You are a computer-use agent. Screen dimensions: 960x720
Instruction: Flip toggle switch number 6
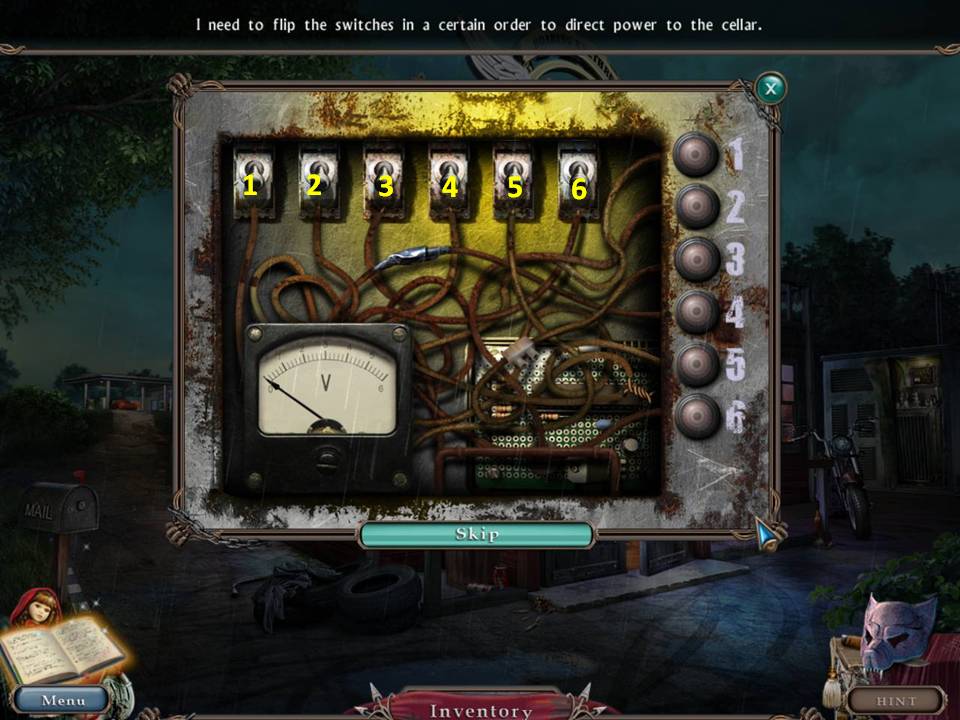577,174
